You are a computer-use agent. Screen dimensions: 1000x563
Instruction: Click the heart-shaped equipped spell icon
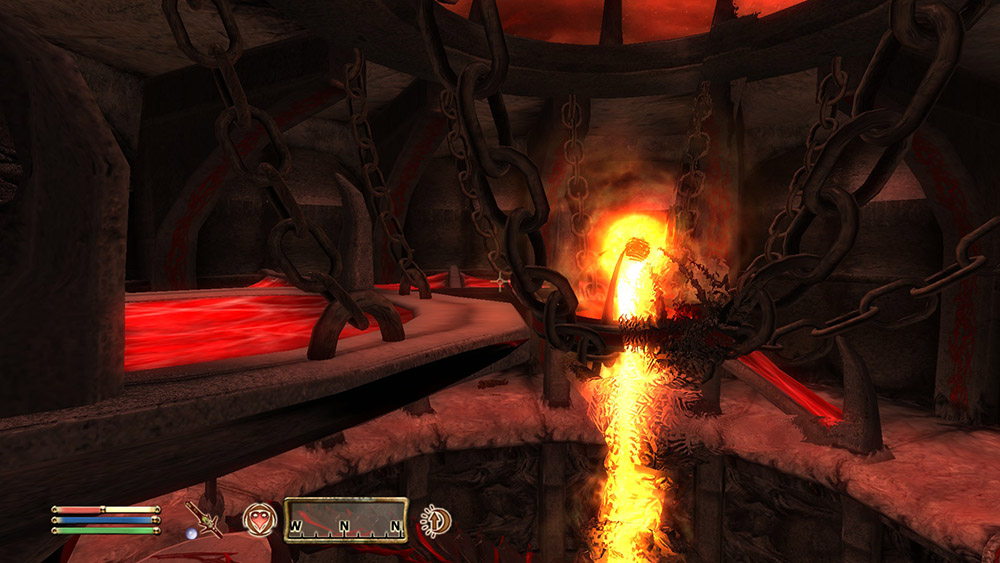[259, 519]
